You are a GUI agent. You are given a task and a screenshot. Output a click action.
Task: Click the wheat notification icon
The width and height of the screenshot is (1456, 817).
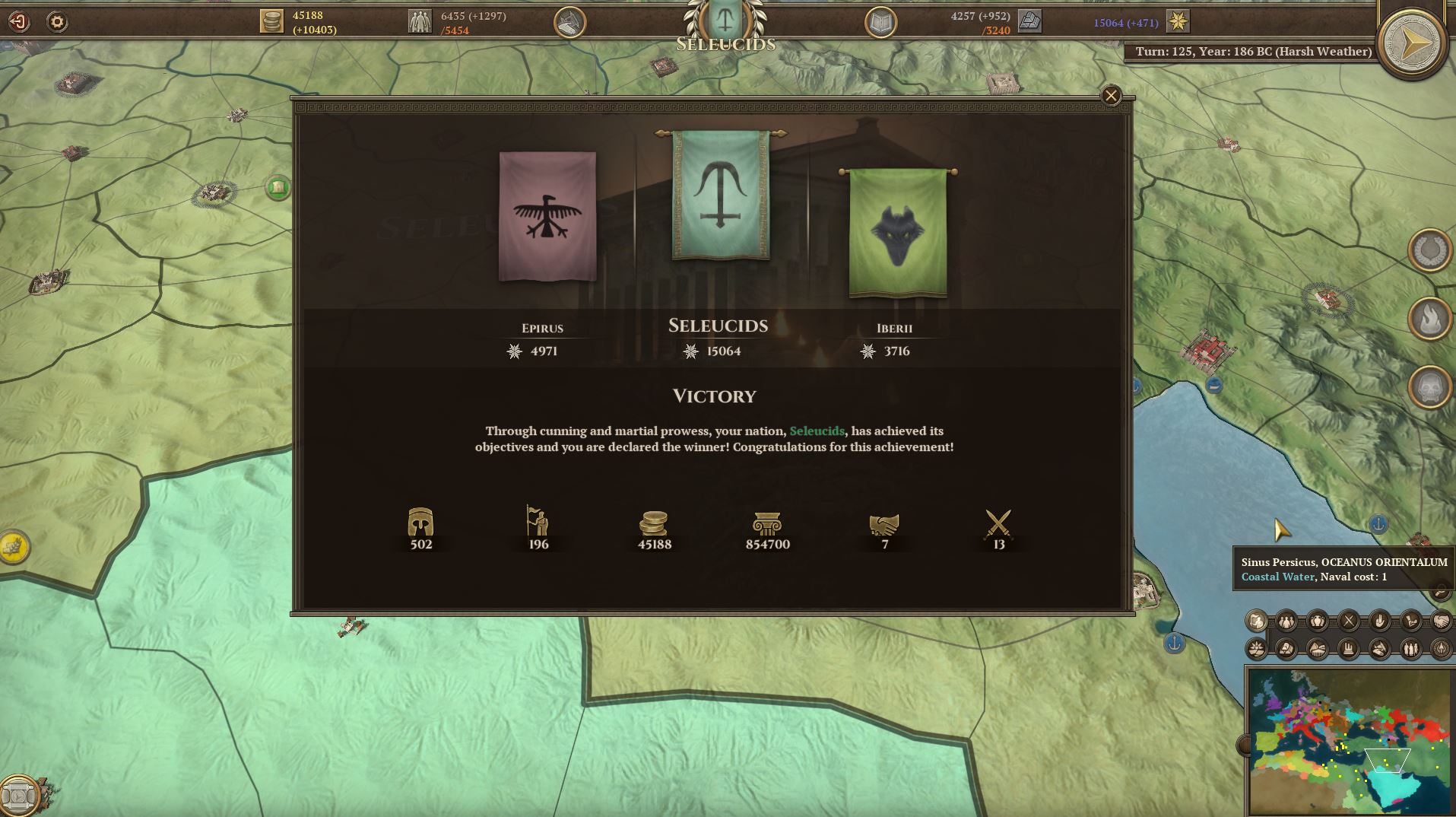pos(14,545)
